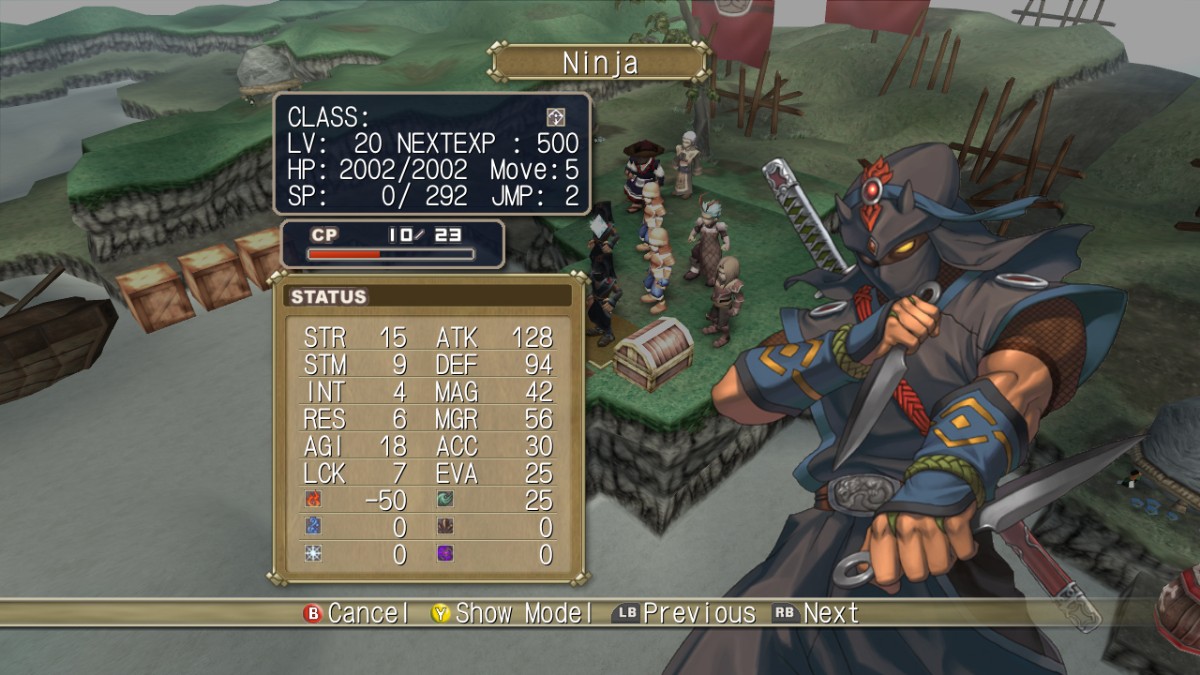Image resolution: width=1200 pixels, height=675 pixels.
Task: Switch to the Next character
Action: [x=816, y=613]
